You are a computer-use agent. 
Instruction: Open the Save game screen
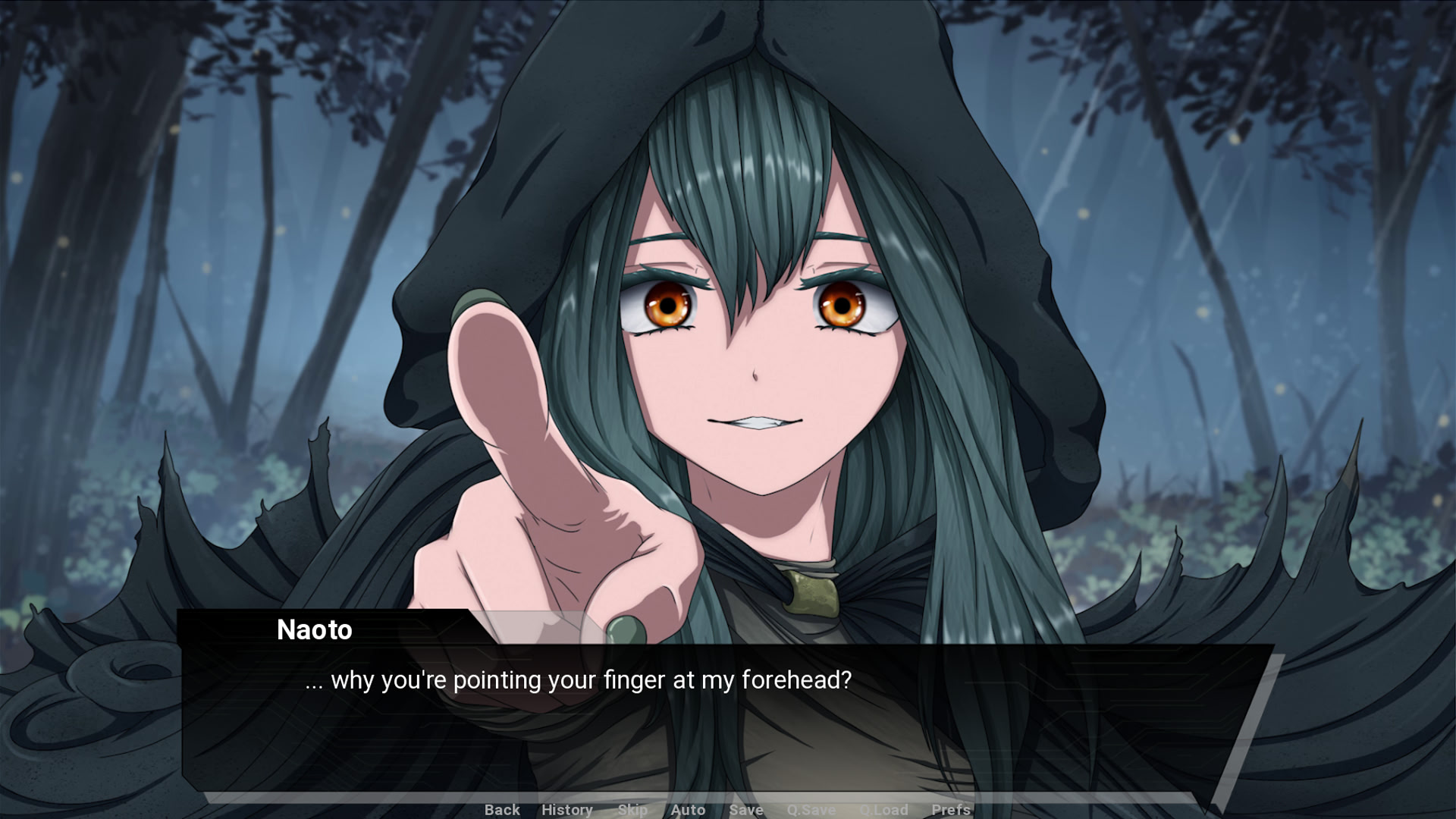coord(745,810)
